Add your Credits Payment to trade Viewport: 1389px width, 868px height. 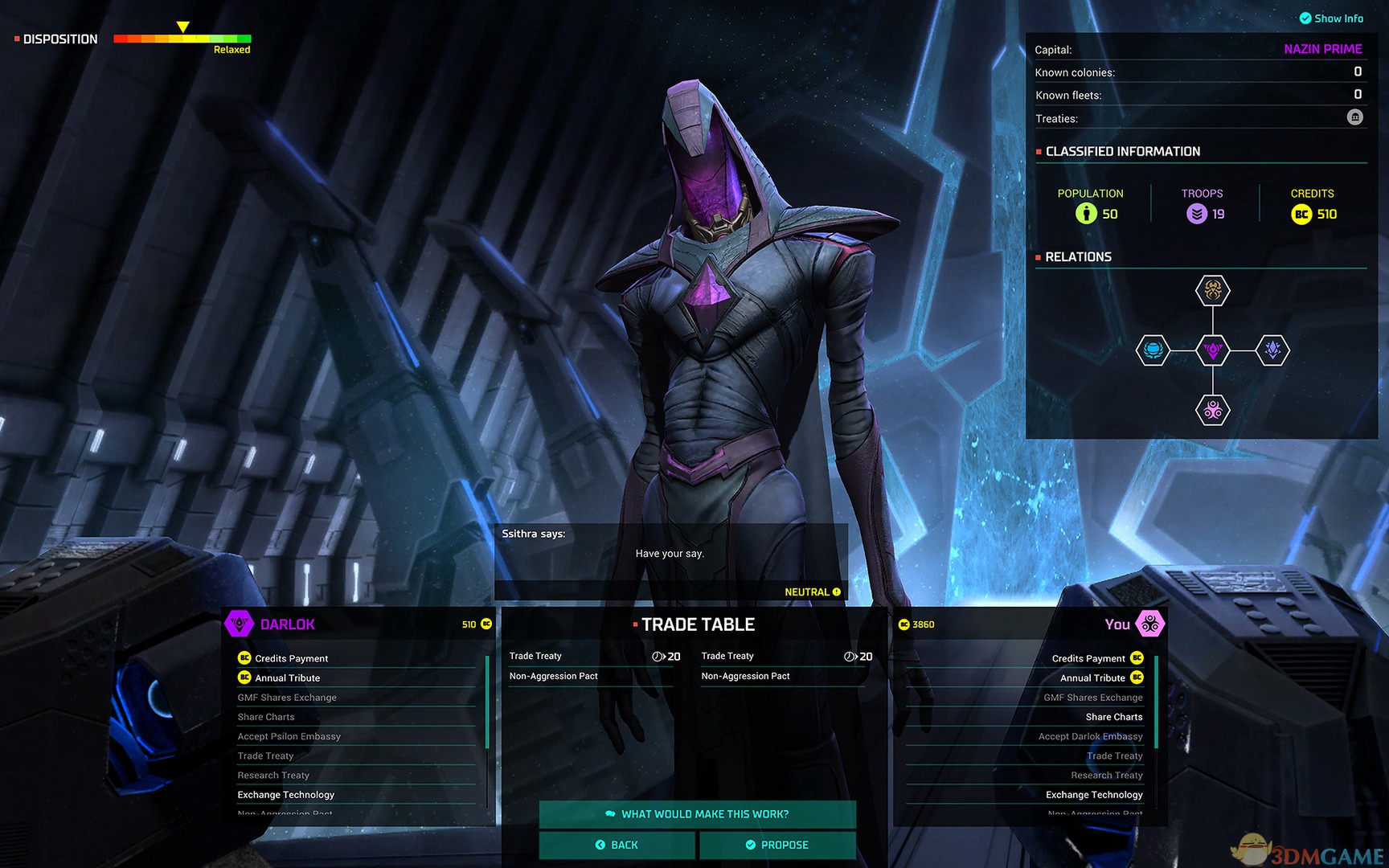pyautogui.click(x=1088, y=658)
